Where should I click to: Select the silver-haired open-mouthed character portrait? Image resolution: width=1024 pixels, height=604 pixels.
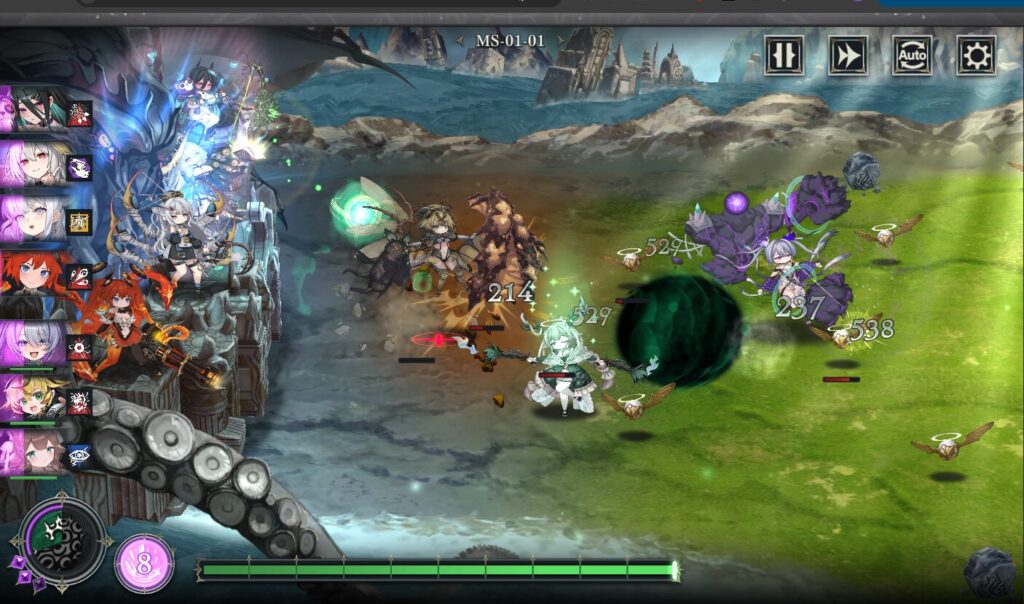pyautogui.click(x=38, y=217)
